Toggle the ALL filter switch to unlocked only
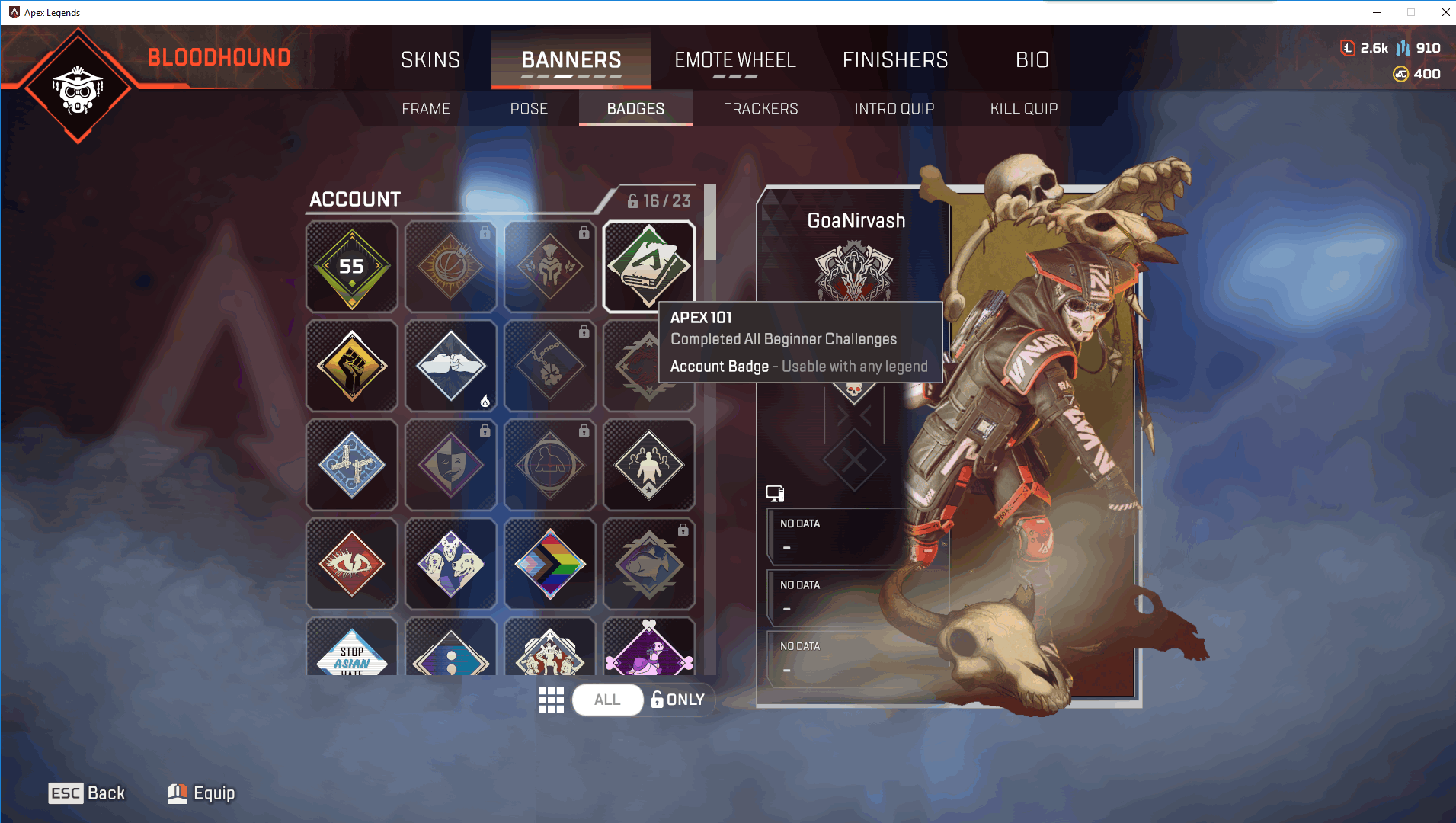 pyautogui.click(x=607, y=700)
